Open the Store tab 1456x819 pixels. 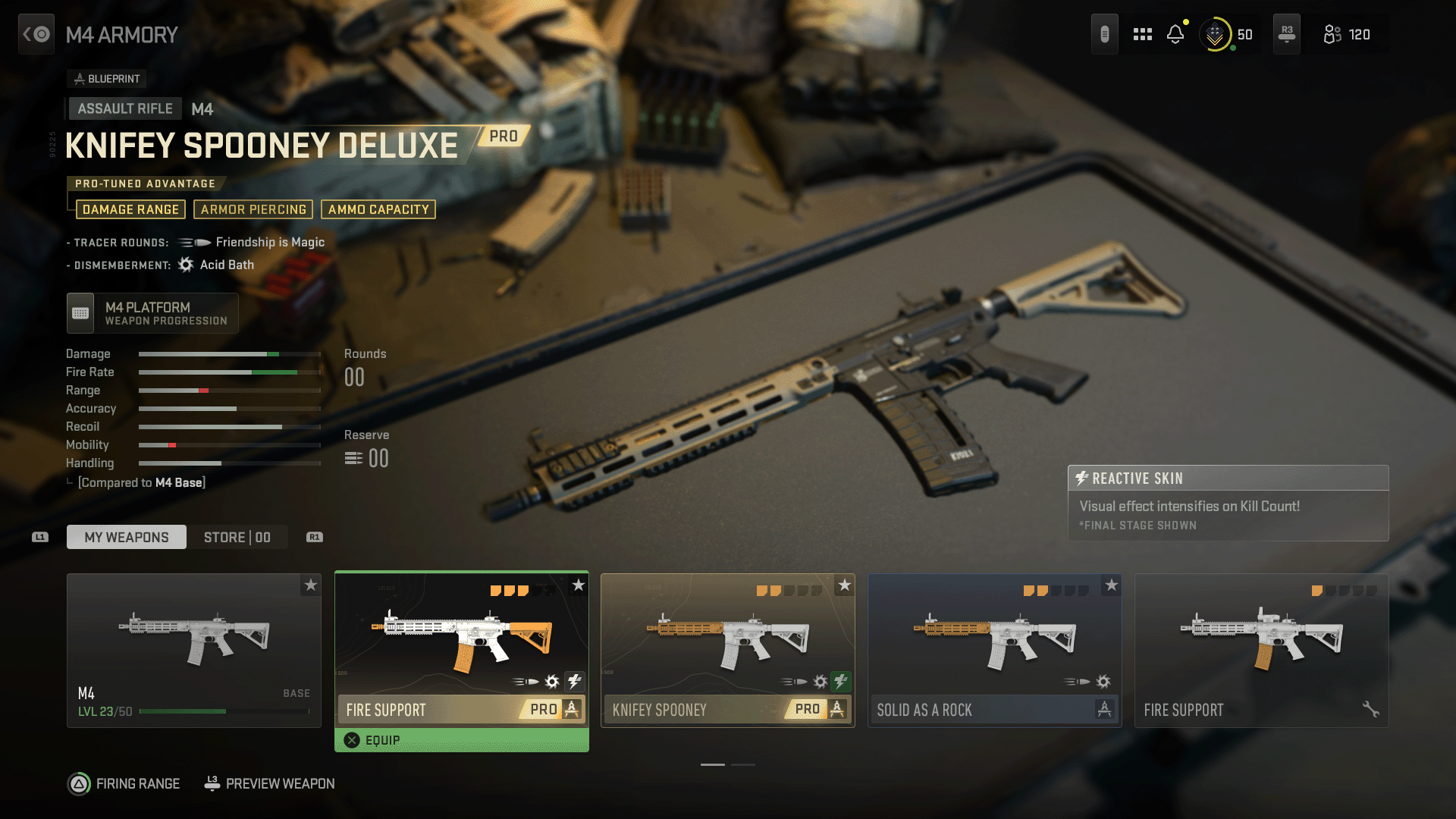pos(237,537)
